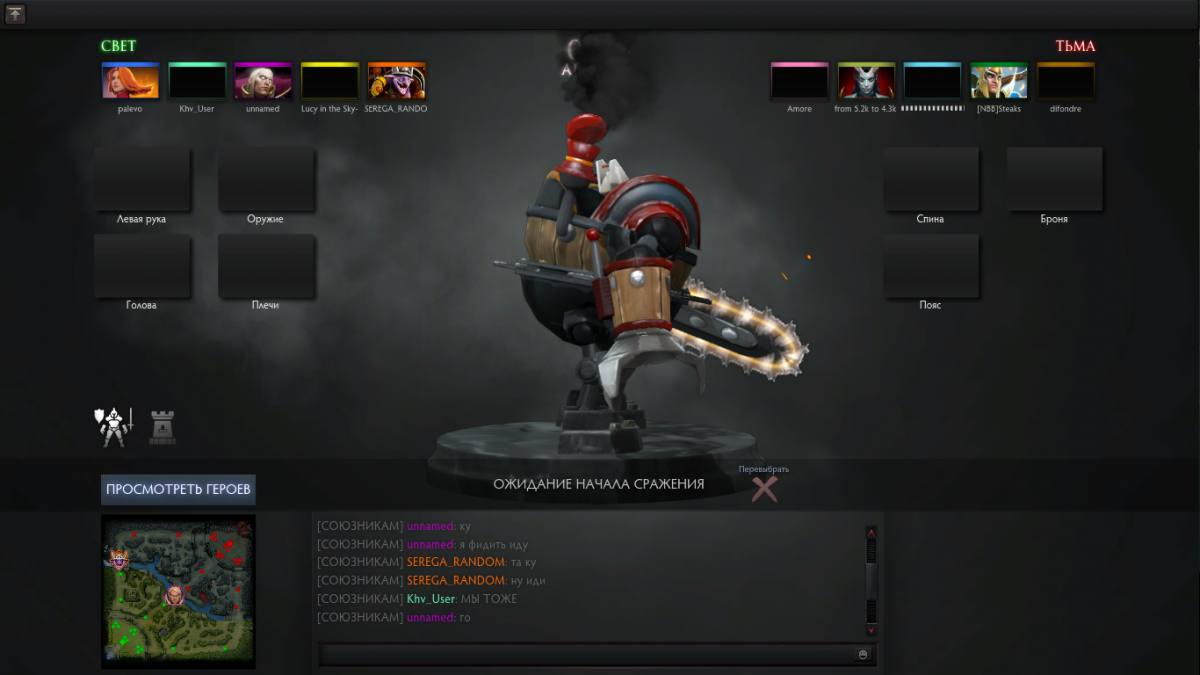Choose the Броня equipment slot
The width and height of the screenshot is (1200, 675).
1054,180
